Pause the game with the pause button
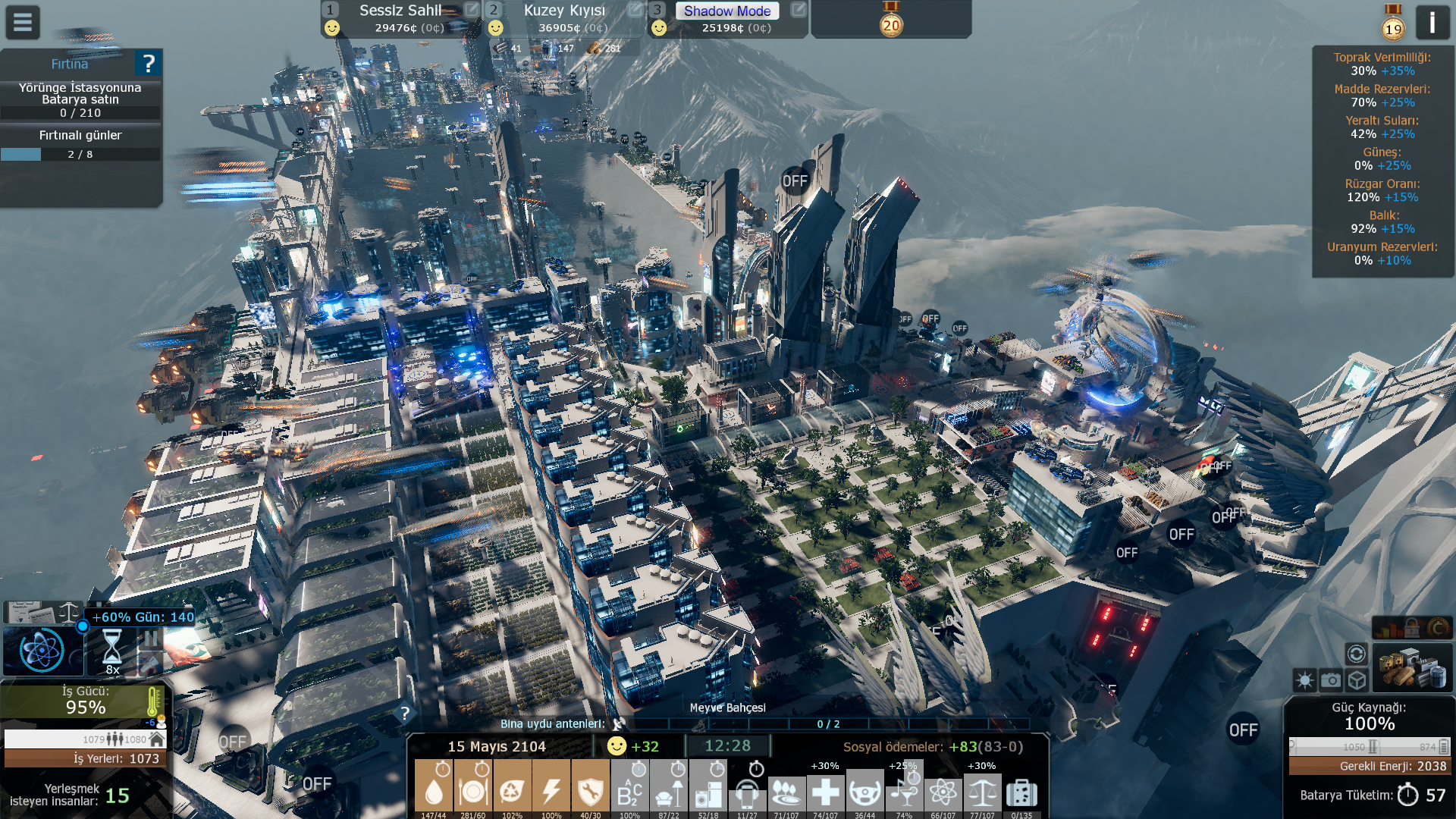1456x819 pixels. pos(150,639)
